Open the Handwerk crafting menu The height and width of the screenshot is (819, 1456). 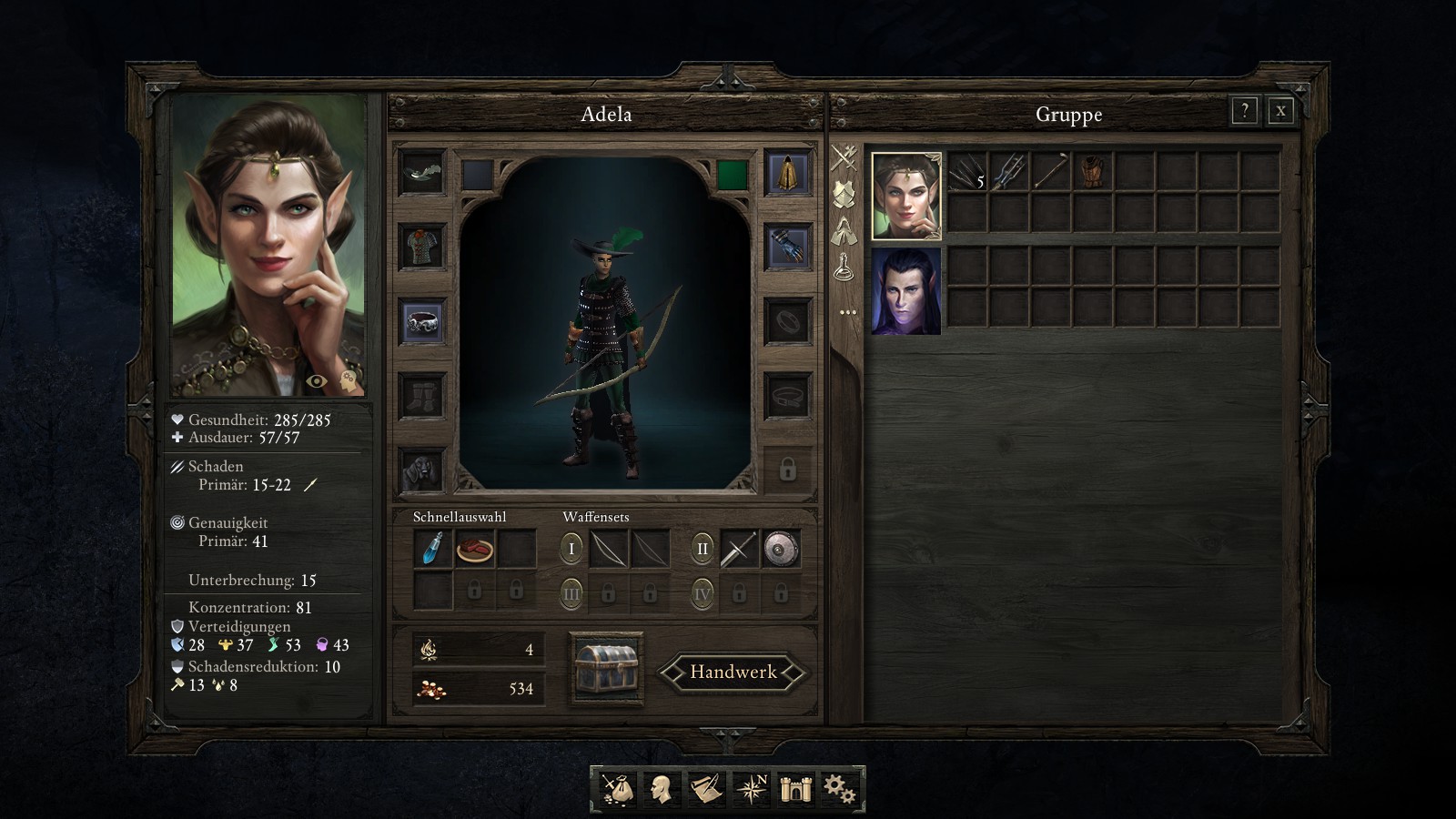[x=733, y=672]
